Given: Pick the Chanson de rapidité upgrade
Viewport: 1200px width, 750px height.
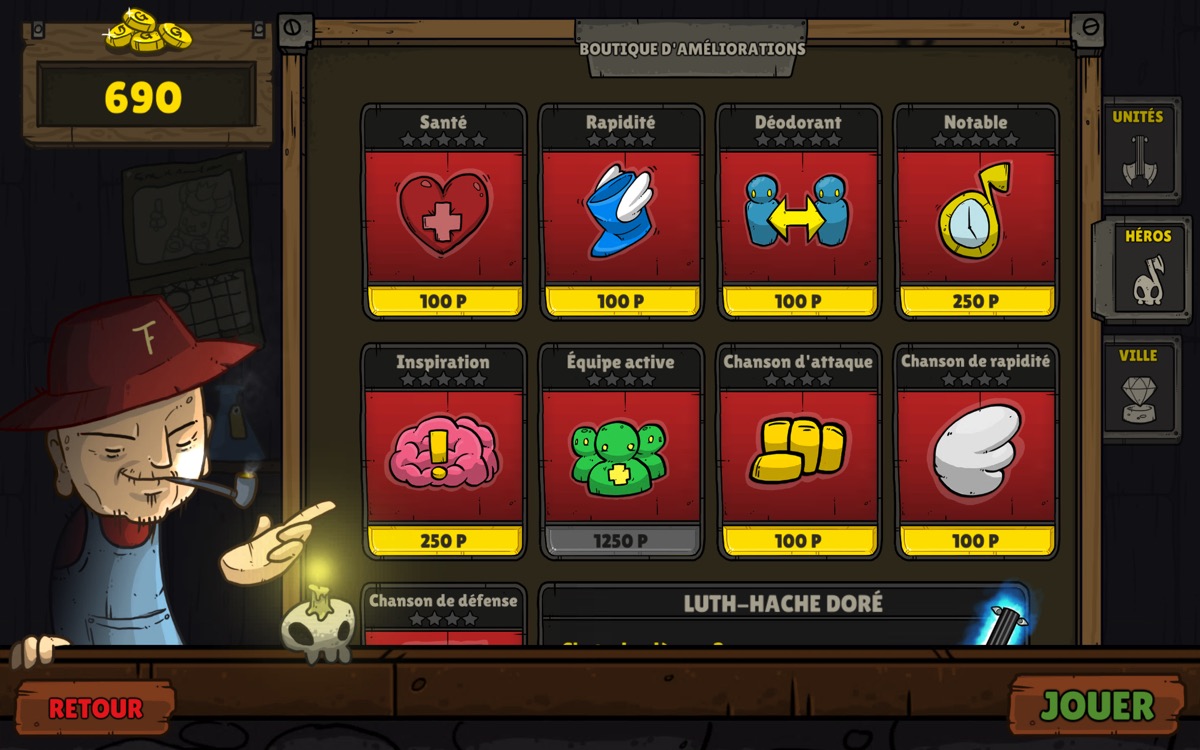Looking at the screenshot, I should [x=976, y=452].
